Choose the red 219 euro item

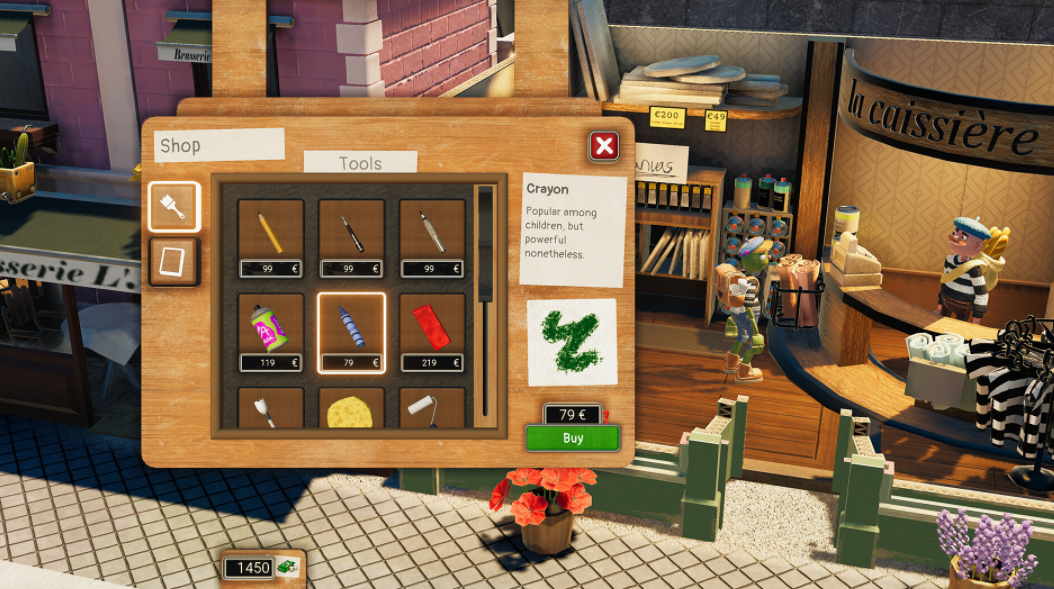tap(433, 327)
